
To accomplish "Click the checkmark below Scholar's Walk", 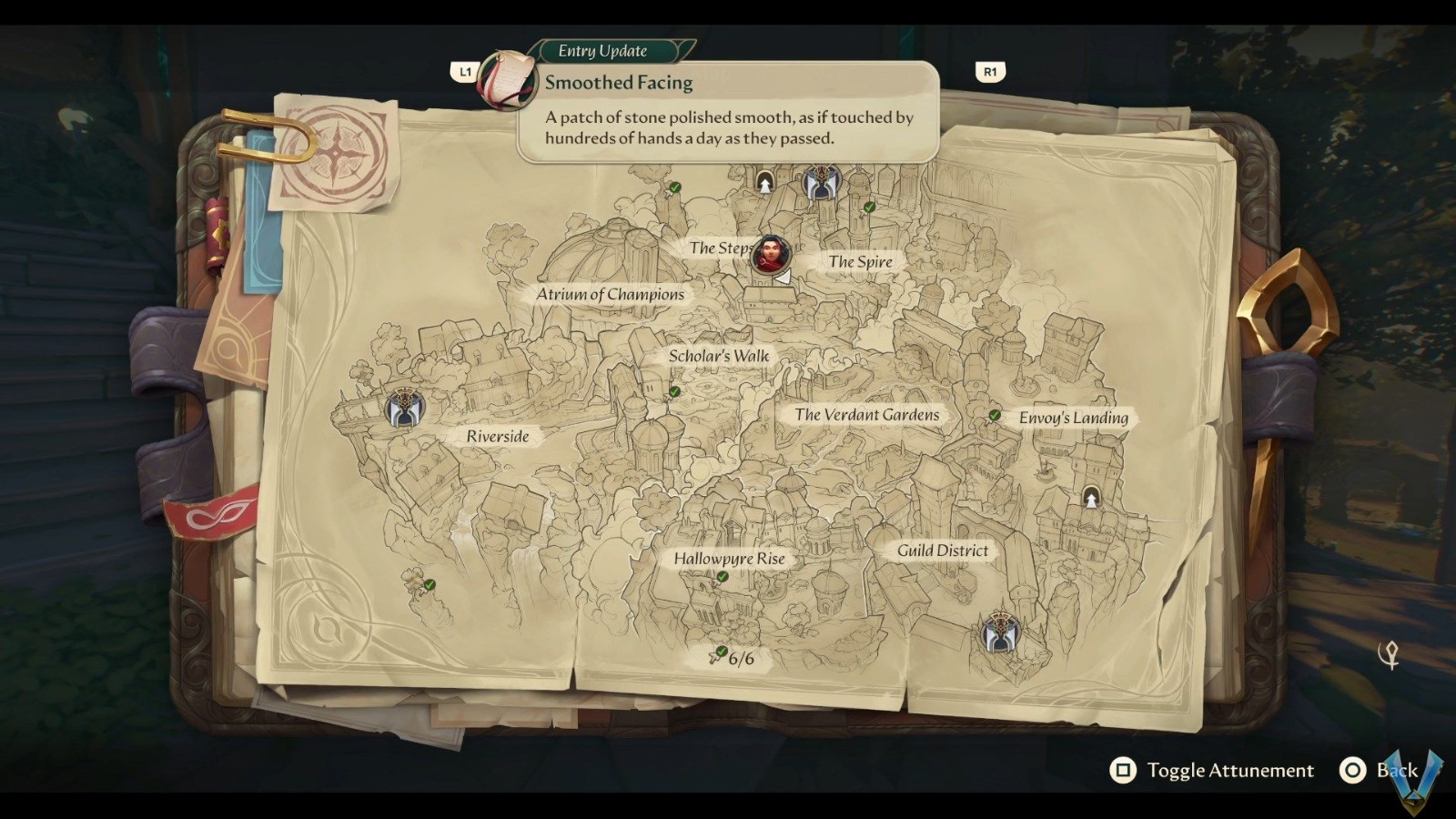I will coord(674,391).
